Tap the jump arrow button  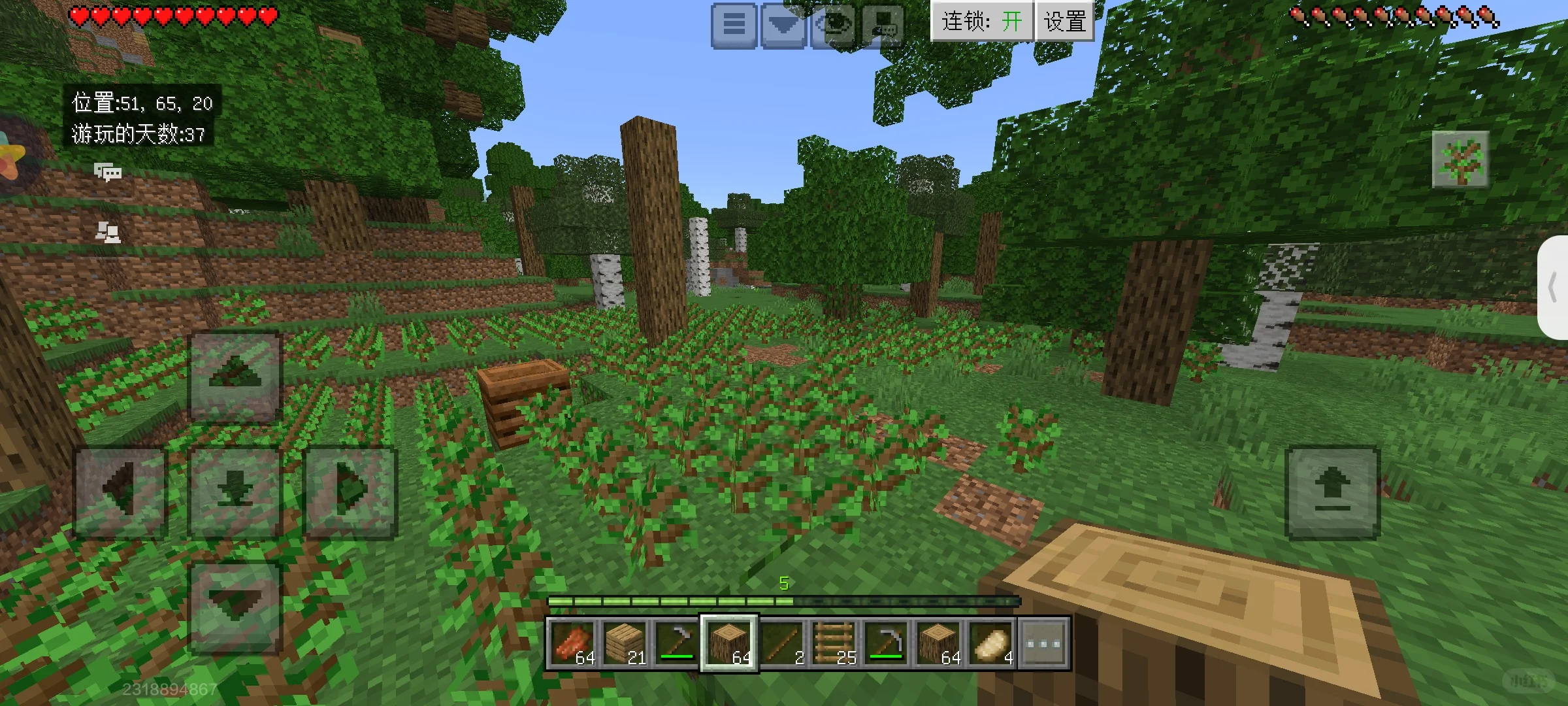[x=1332, y=492]
